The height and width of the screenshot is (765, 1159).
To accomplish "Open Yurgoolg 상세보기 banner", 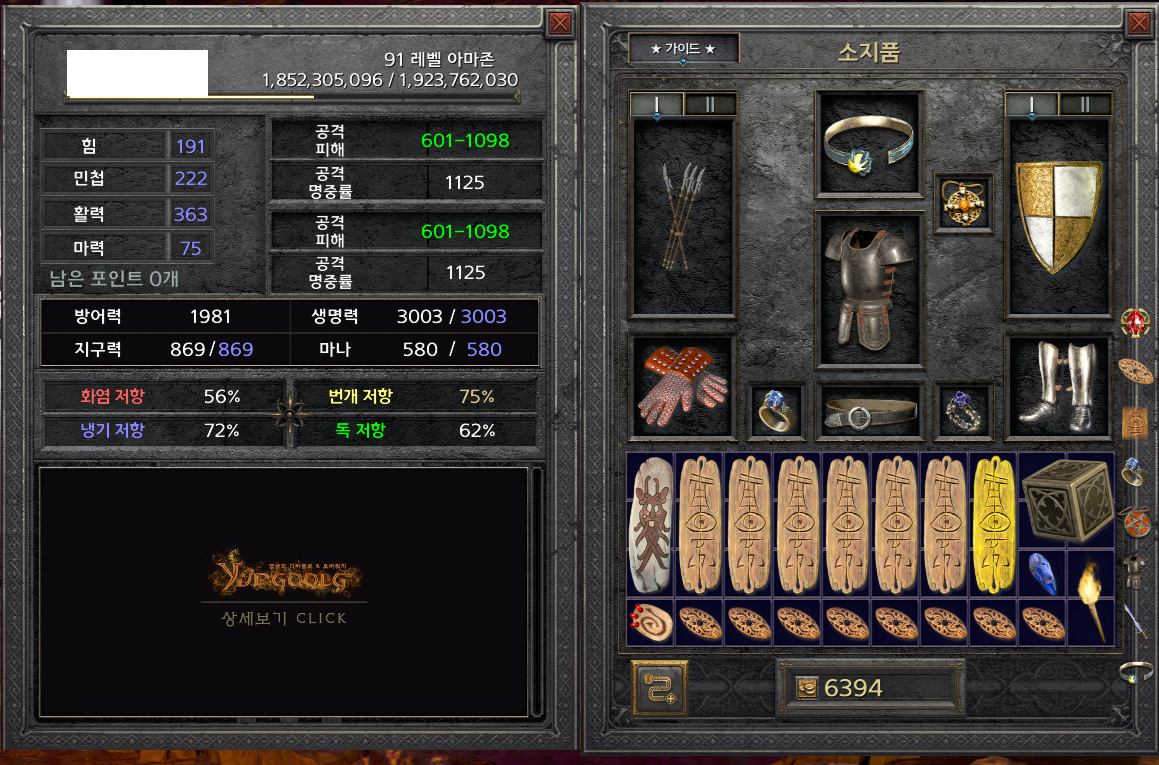I will point(284,589).
